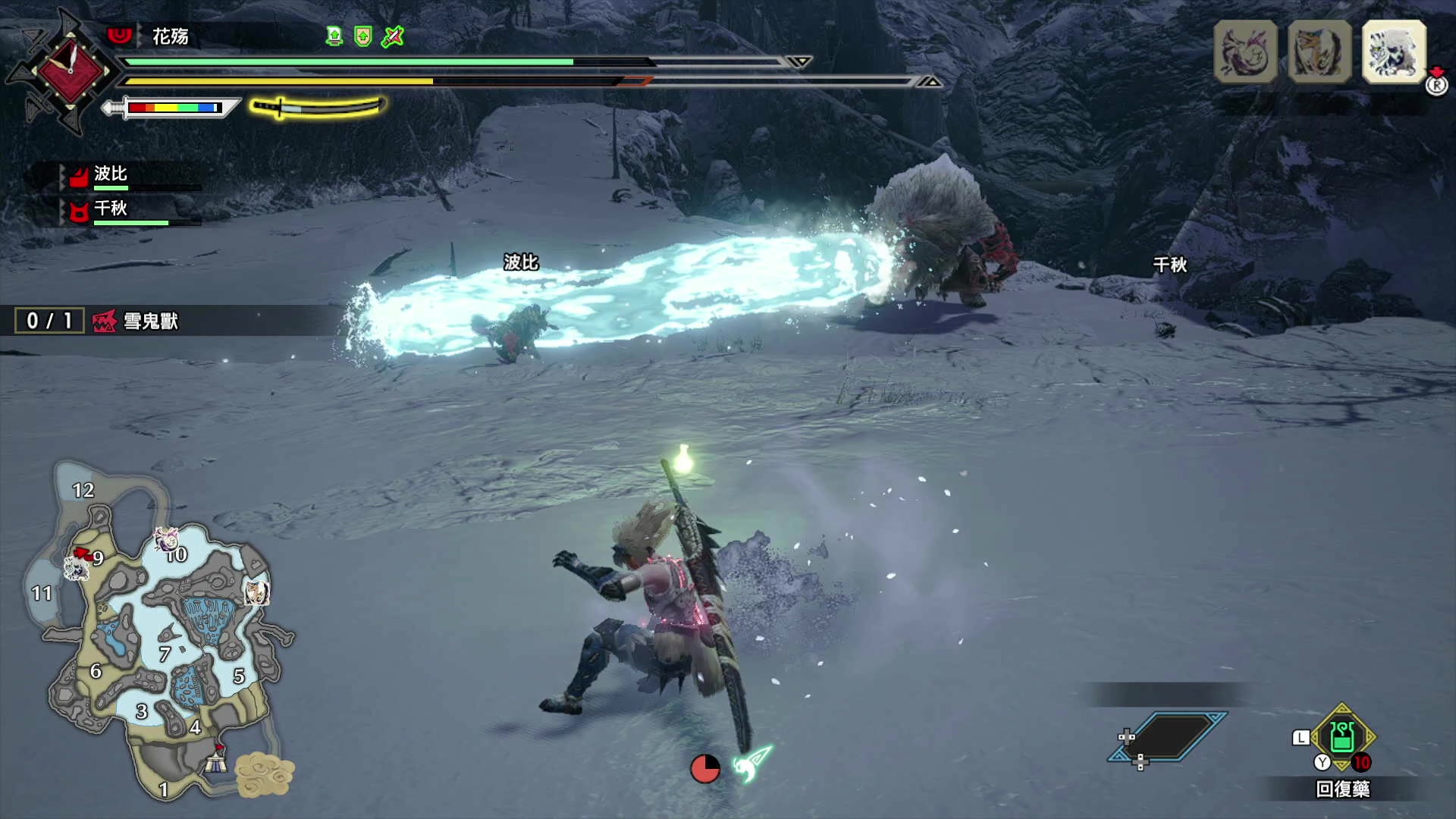Image resolution: width=1456 pixels, height=819 pixels.
Task: Select the white monster marker near area 9
Action: click(75, 567)
